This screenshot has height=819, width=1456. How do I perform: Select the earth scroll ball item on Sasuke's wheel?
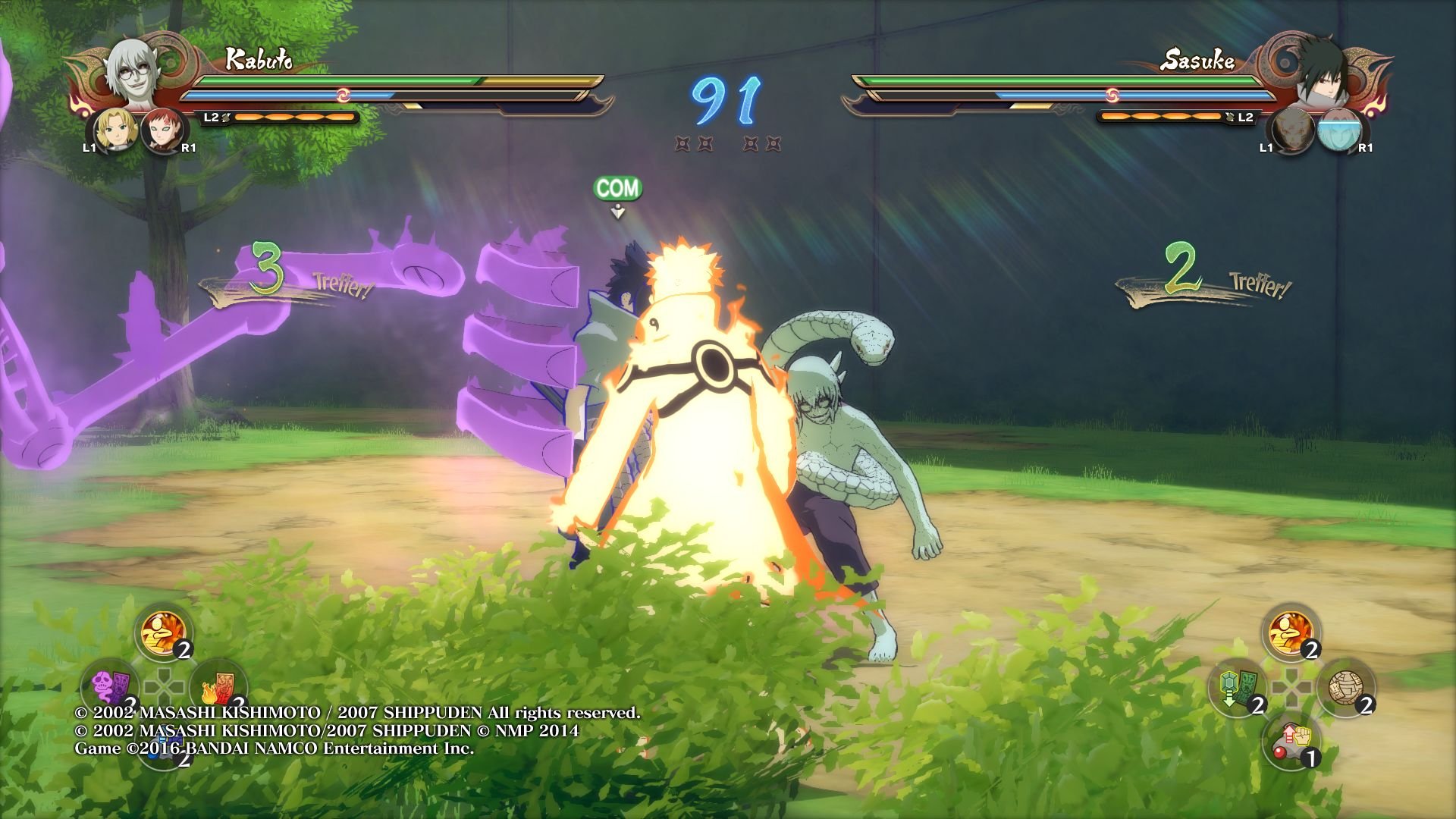(1346, 686)
